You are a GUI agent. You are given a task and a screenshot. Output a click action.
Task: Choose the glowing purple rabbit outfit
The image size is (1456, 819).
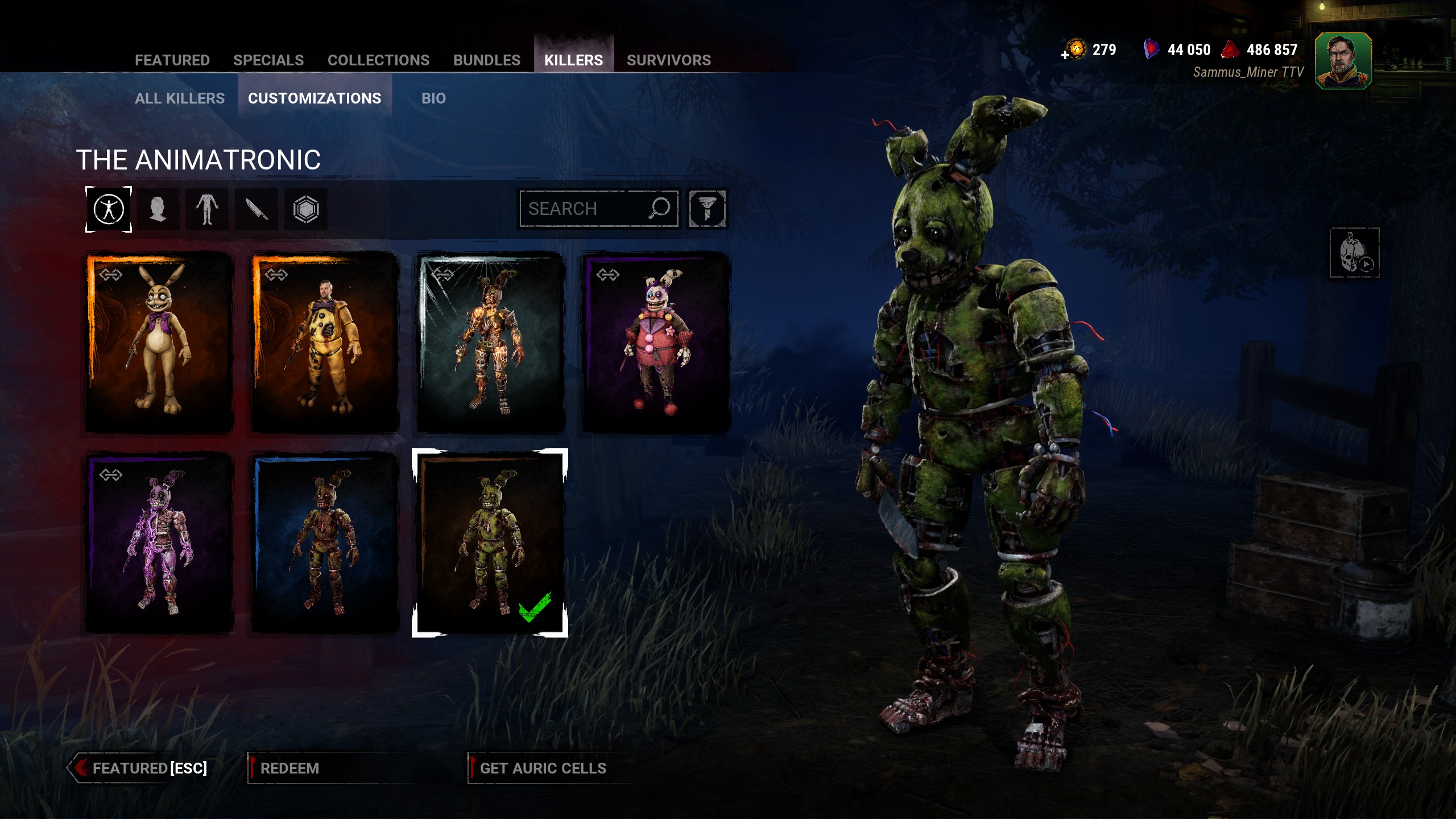coord(159,543)
